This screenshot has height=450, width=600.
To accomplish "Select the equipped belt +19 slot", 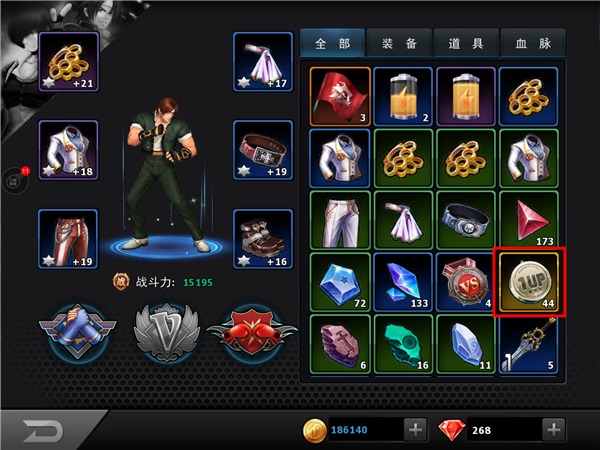I will coord(262,150).
